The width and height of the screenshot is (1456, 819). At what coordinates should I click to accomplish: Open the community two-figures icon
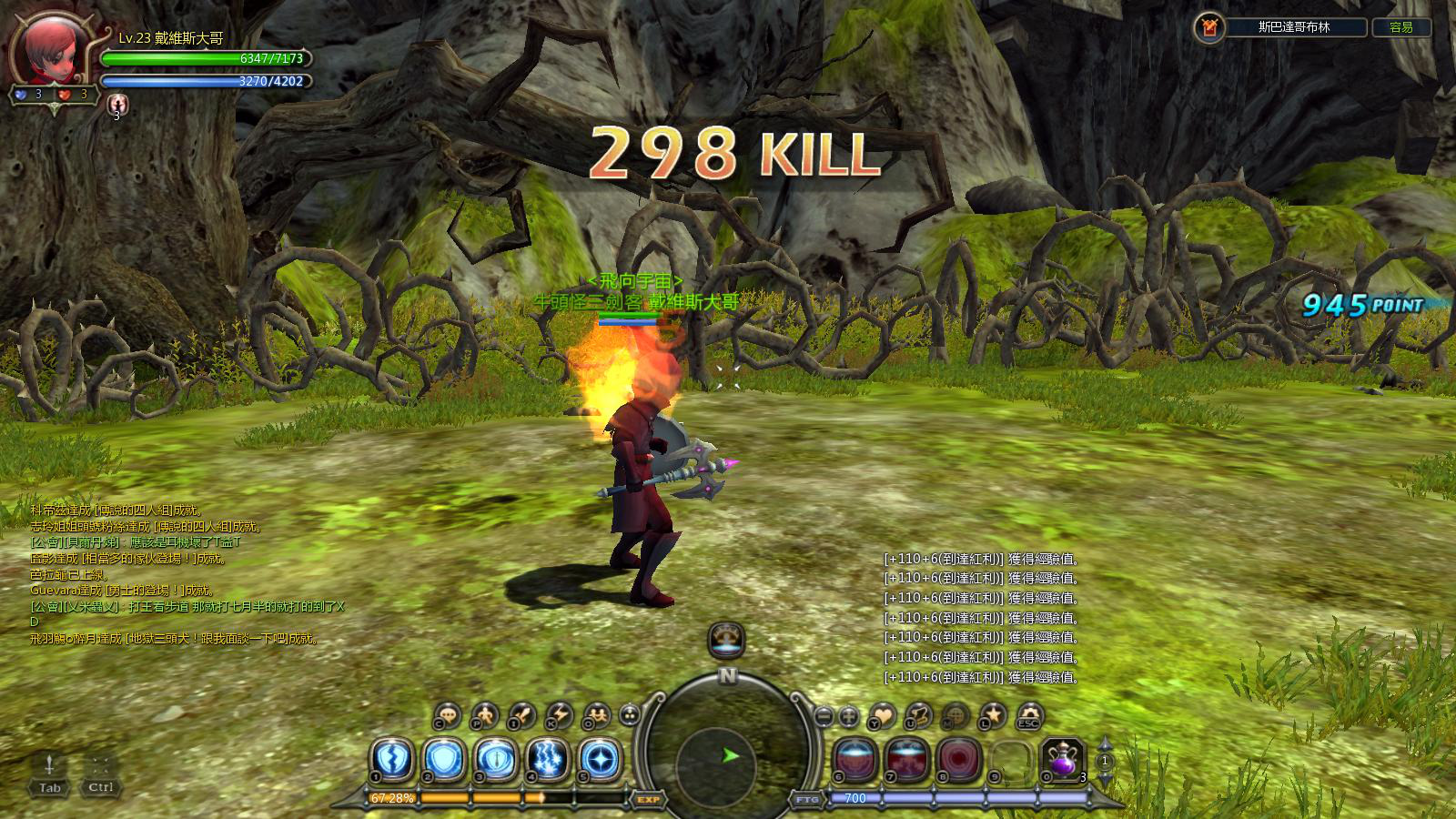[x=595, y=715]
